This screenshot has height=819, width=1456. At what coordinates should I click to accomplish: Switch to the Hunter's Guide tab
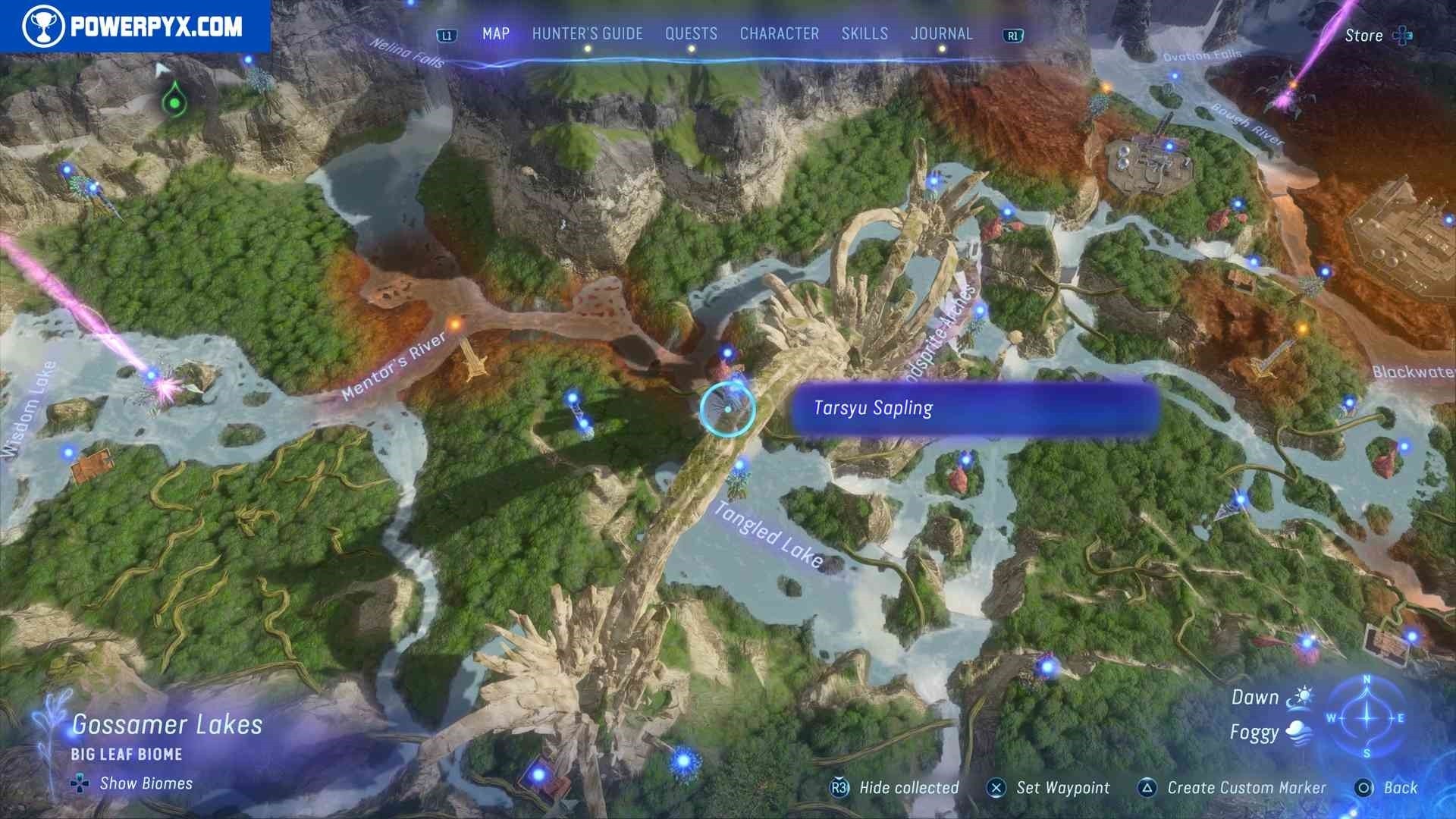(587, 34)
